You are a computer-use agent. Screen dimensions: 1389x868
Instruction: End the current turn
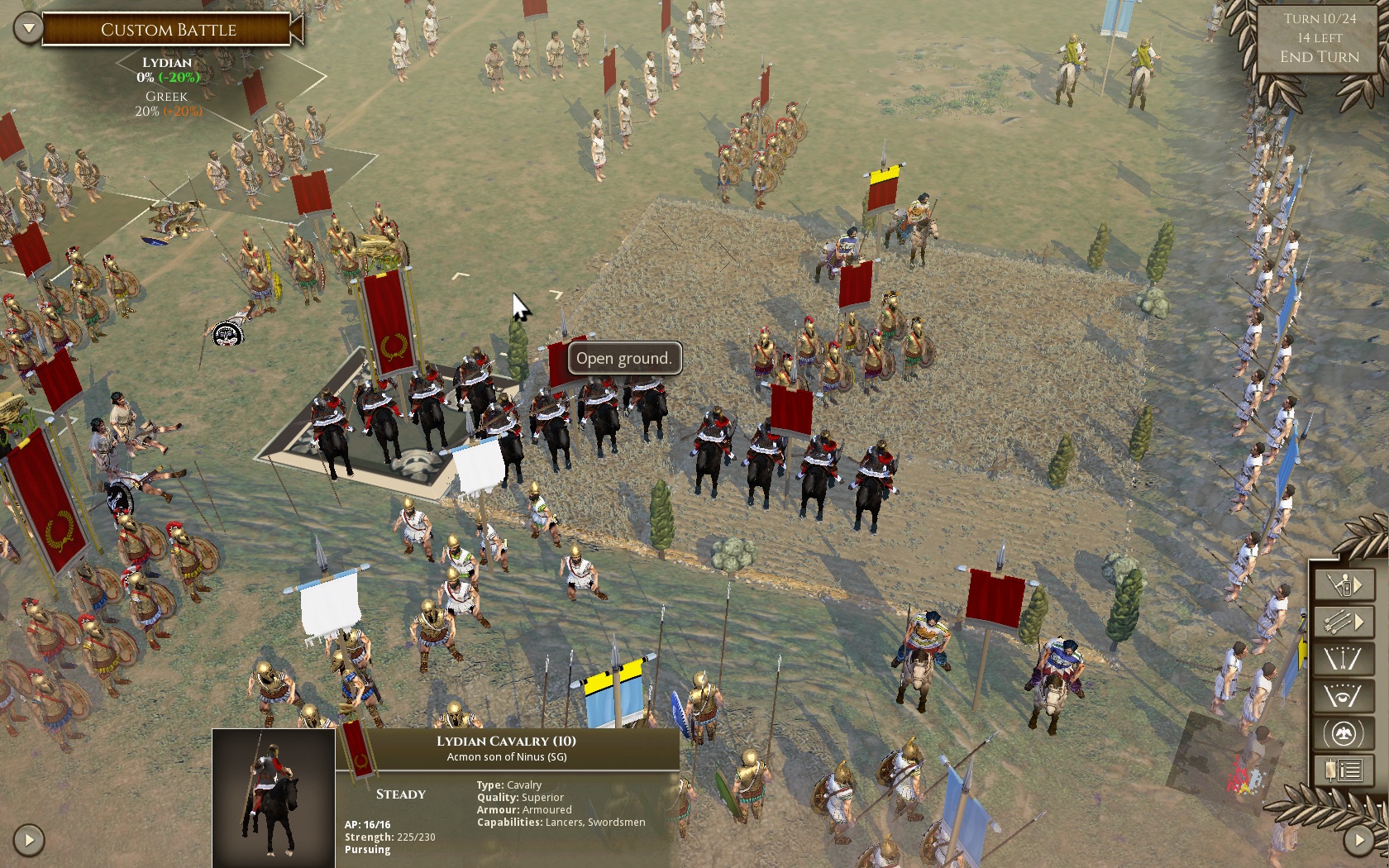(1319, 57)
